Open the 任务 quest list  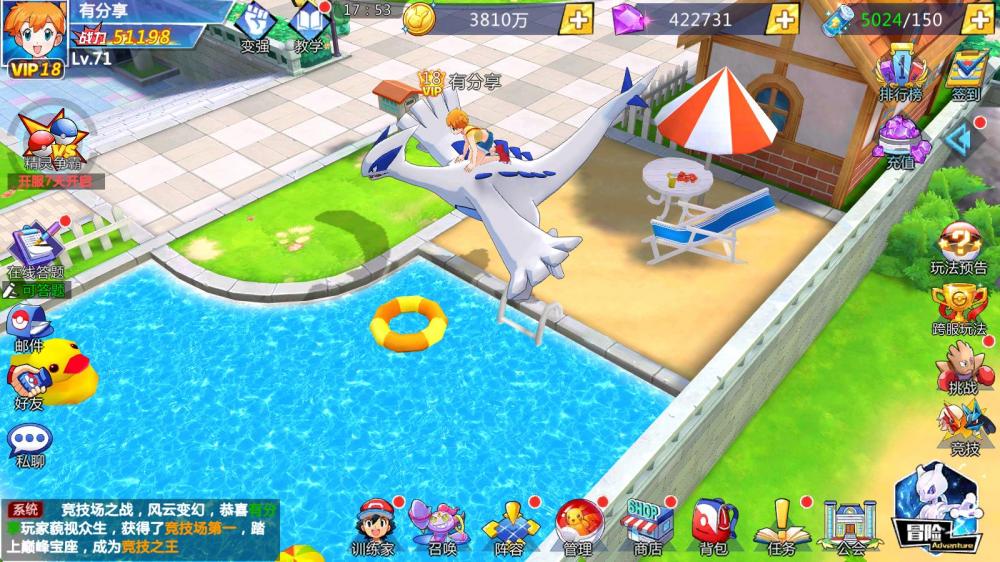tap(781, 523)
